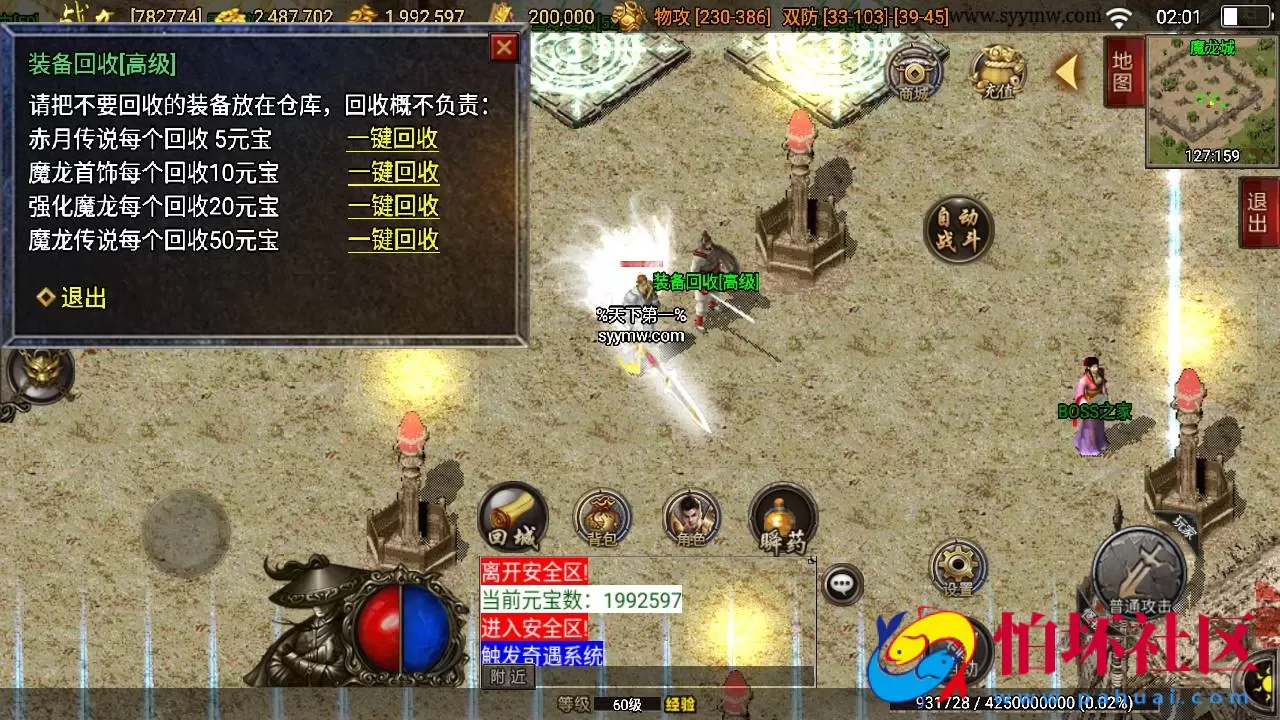The width and height of the screenshot is (1280, 720).
Task: Click 一键回收 next to 赤月传说
Action: point(393,140)
